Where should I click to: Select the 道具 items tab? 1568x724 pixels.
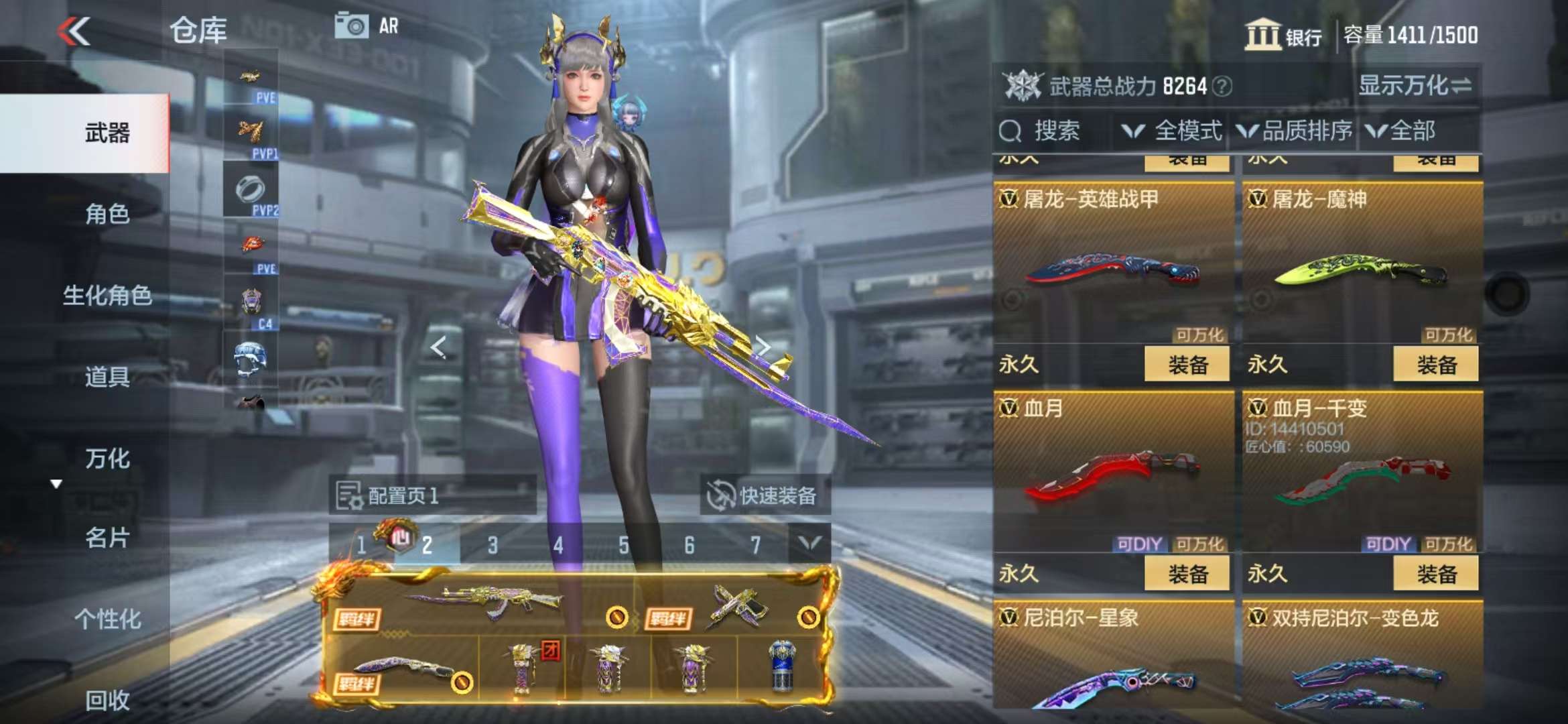pos(107,377)
